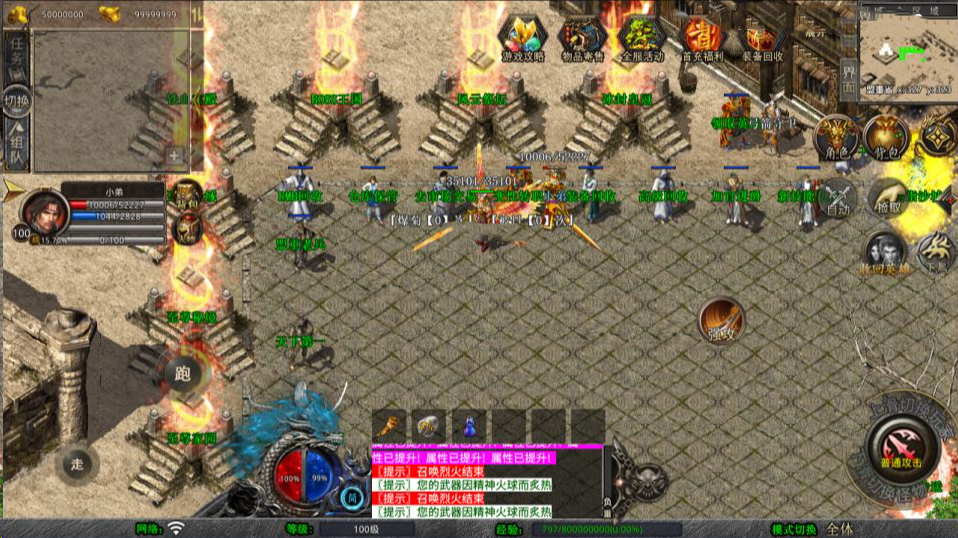Open the 组队 team tab

click(x=17, y=146)
